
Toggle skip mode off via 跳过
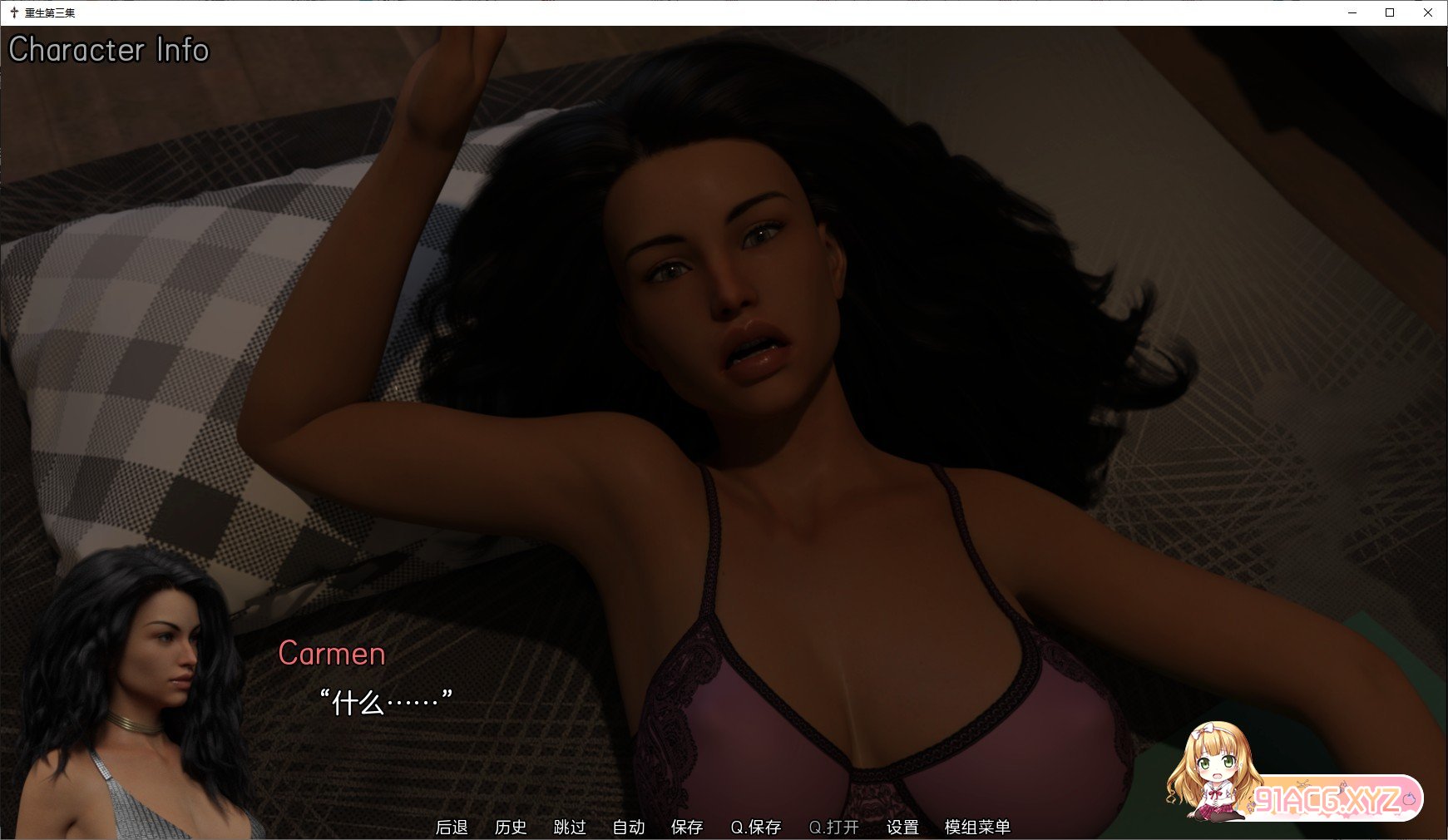[568, 828]
